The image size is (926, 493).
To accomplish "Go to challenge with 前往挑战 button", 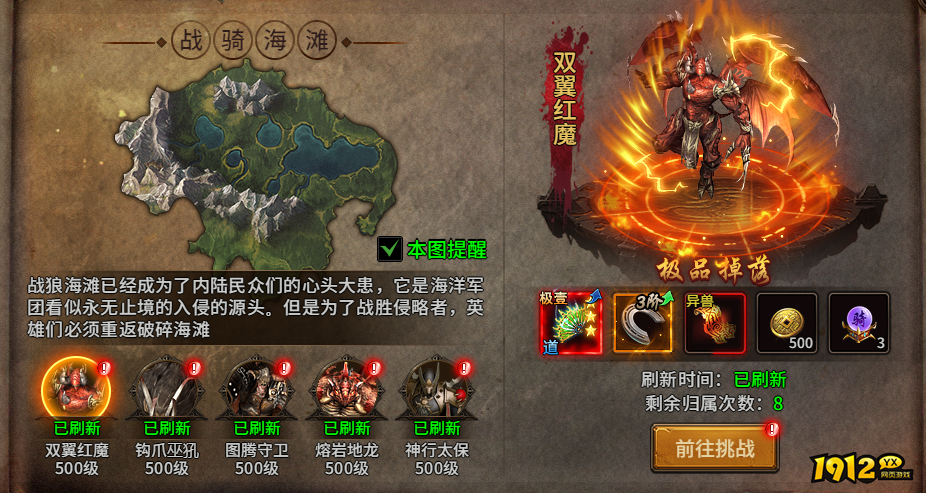I will coord(714,448).
